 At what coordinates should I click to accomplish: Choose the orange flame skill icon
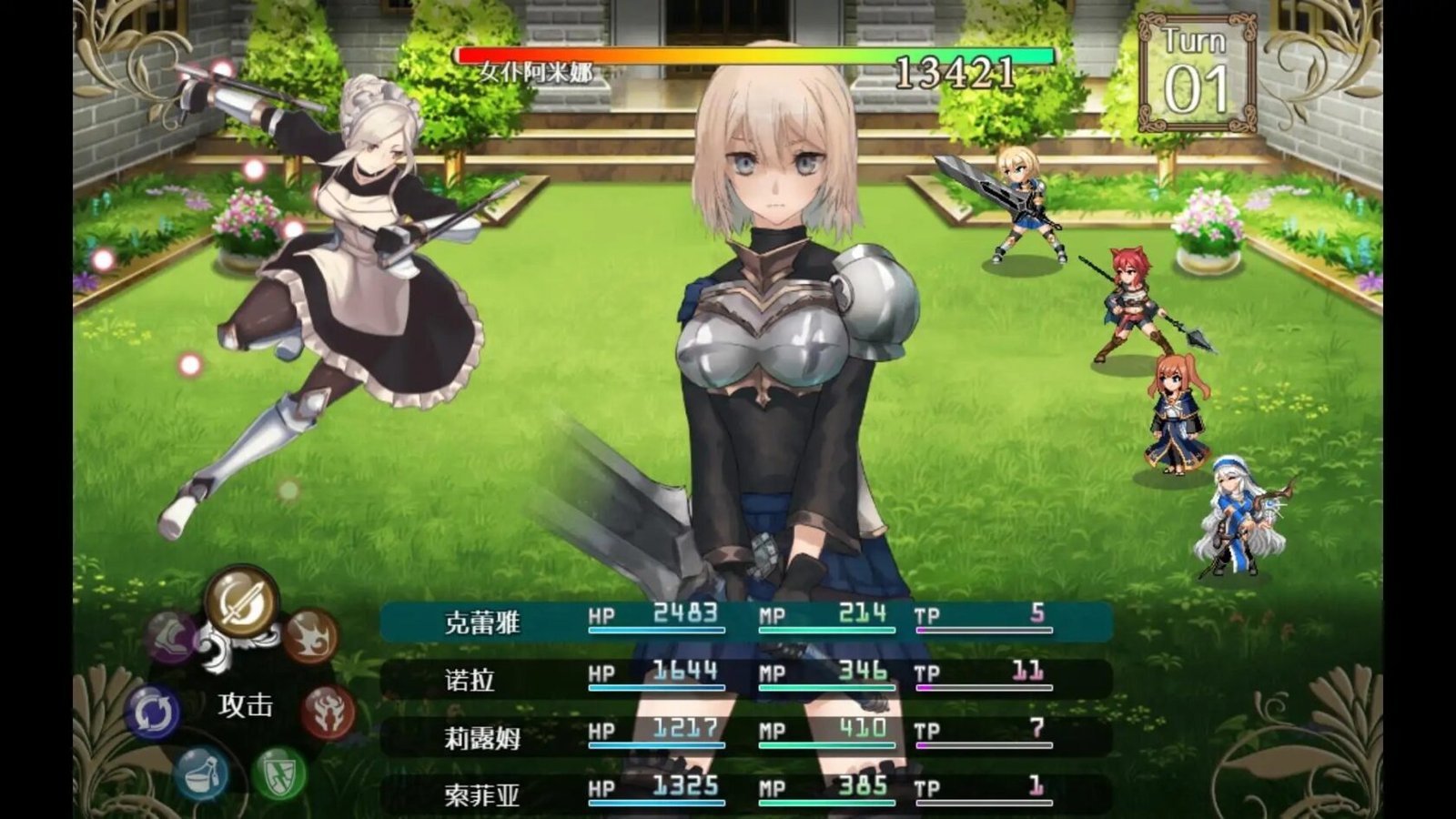310,635
